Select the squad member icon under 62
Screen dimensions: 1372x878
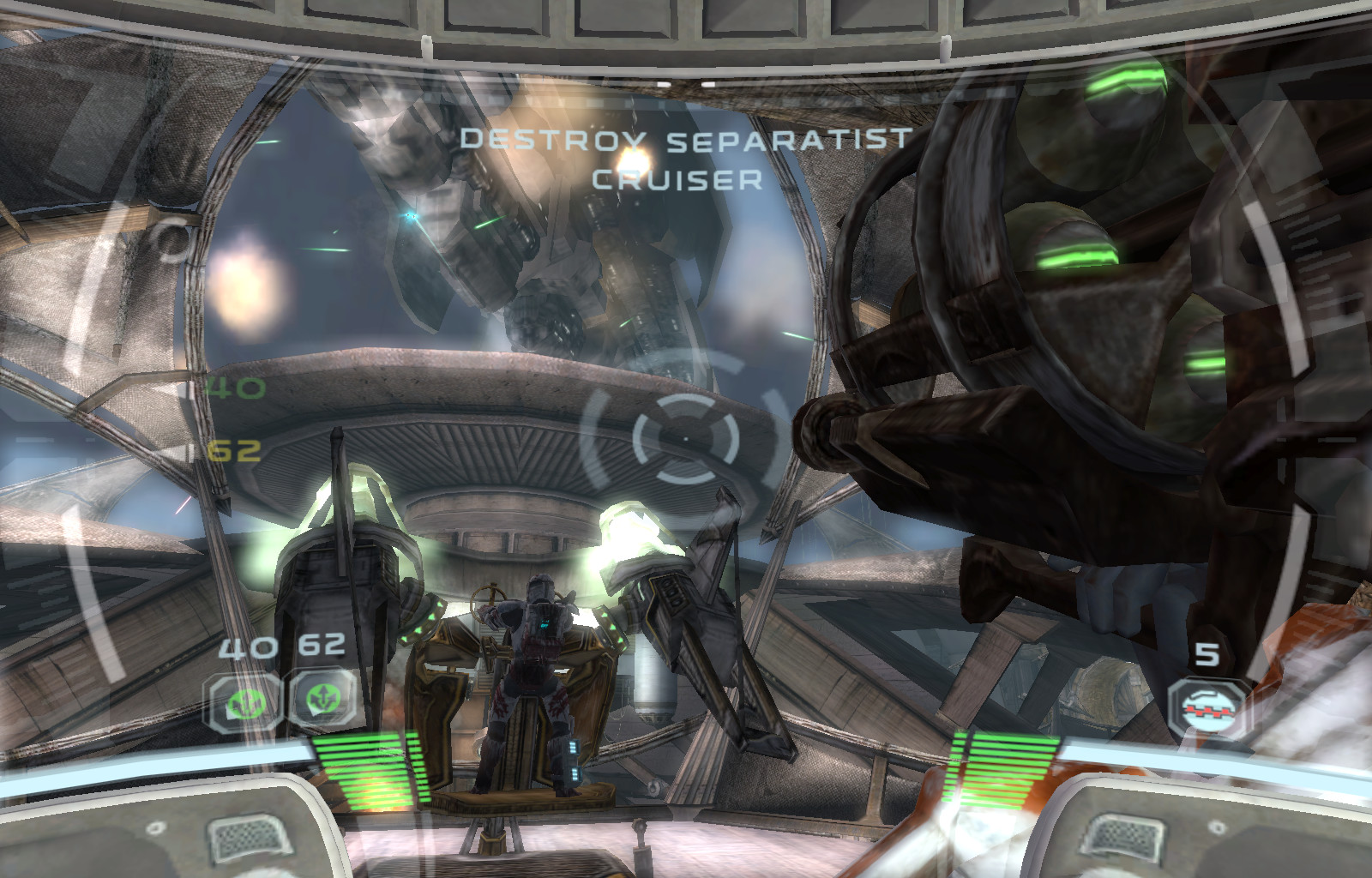(323, 700)
